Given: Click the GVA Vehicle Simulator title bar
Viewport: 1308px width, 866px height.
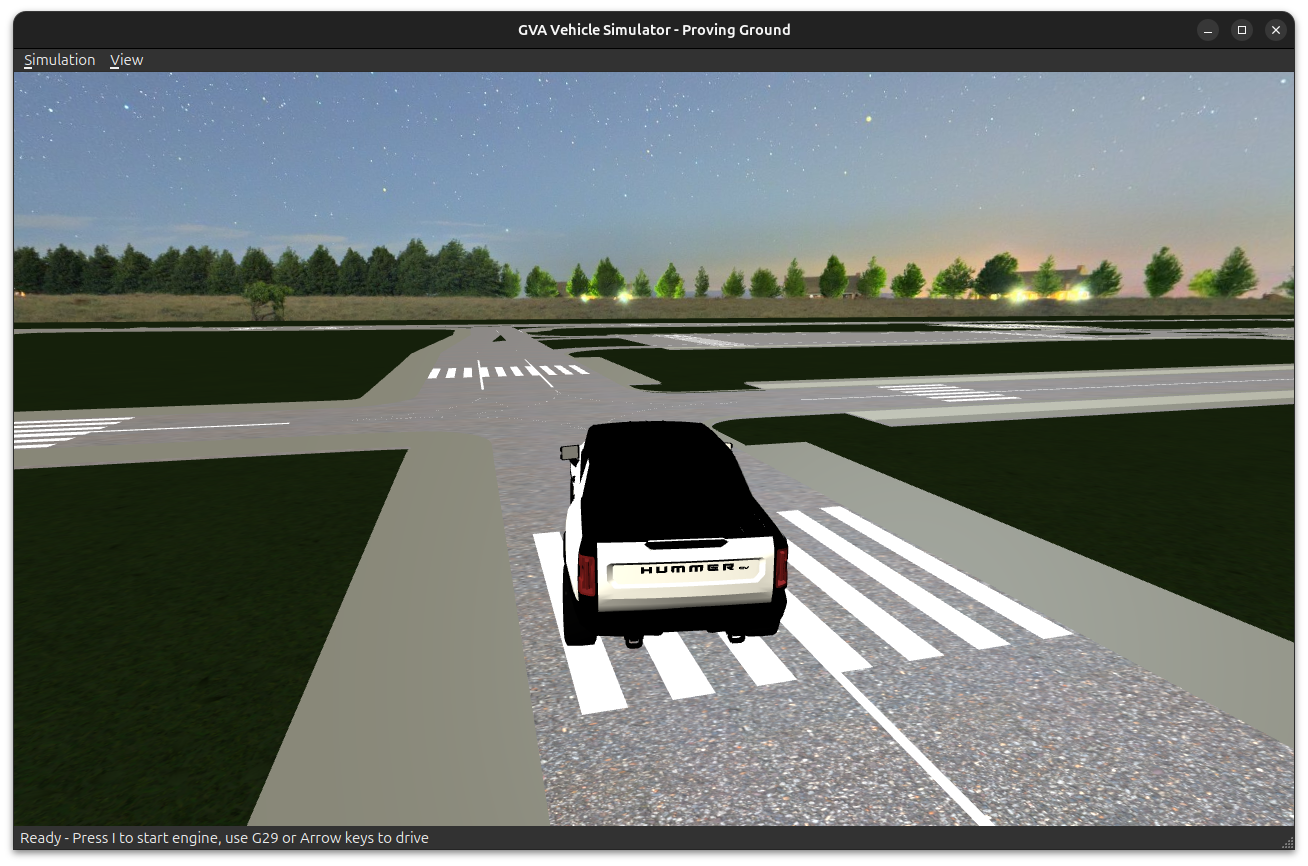Looking at the screenshot, I should pos(654,29).
